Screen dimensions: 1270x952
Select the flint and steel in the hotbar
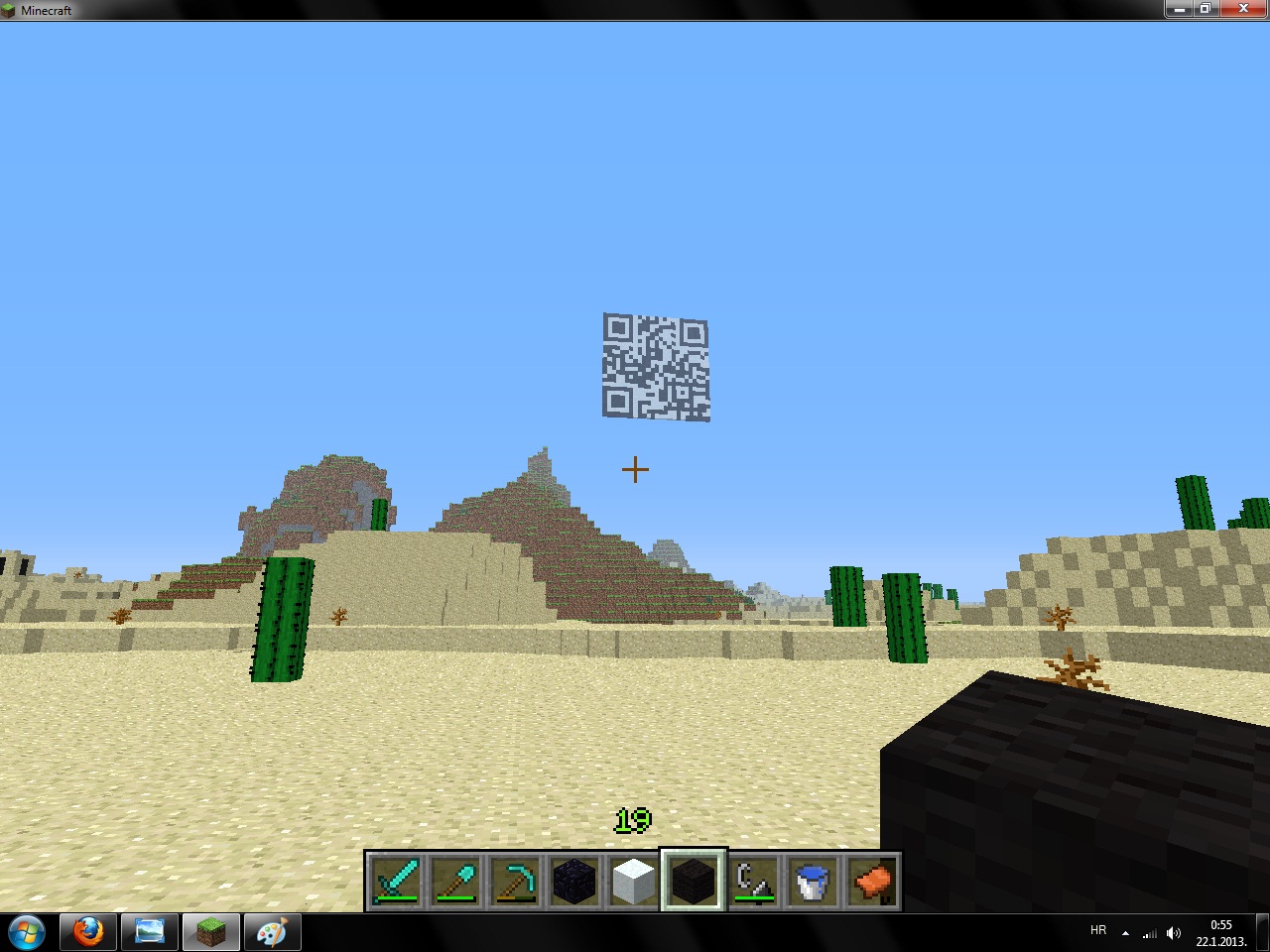[754, 878]
